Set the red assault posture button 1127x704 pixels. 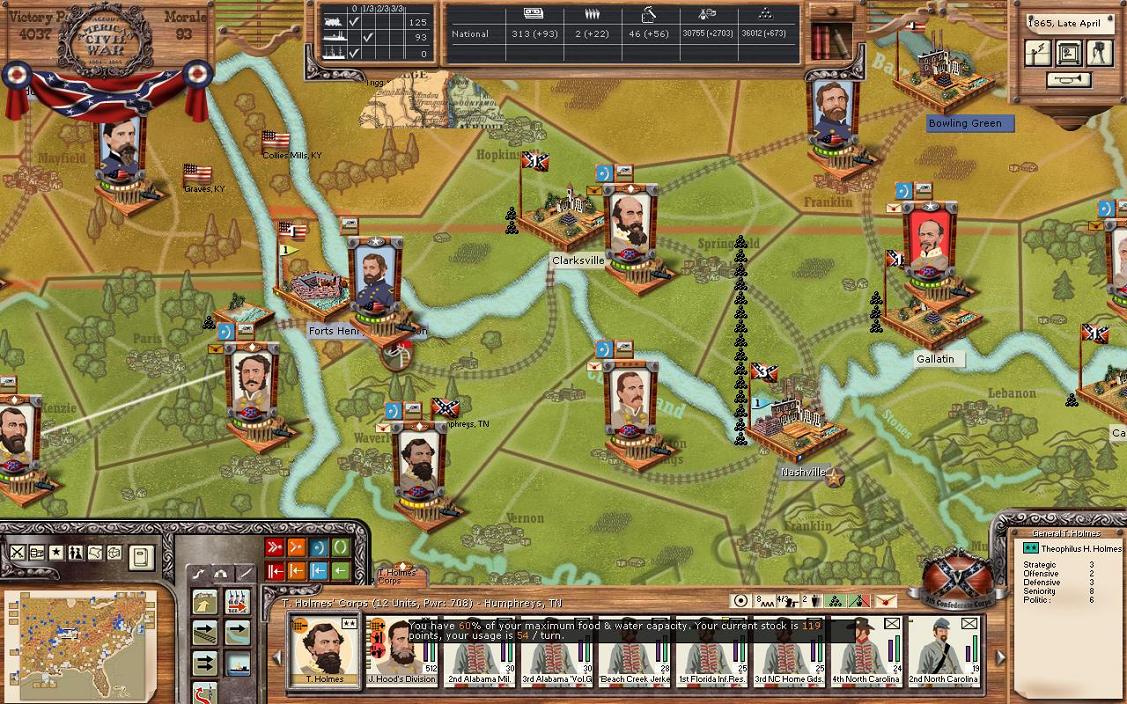(x=274, y=547)
